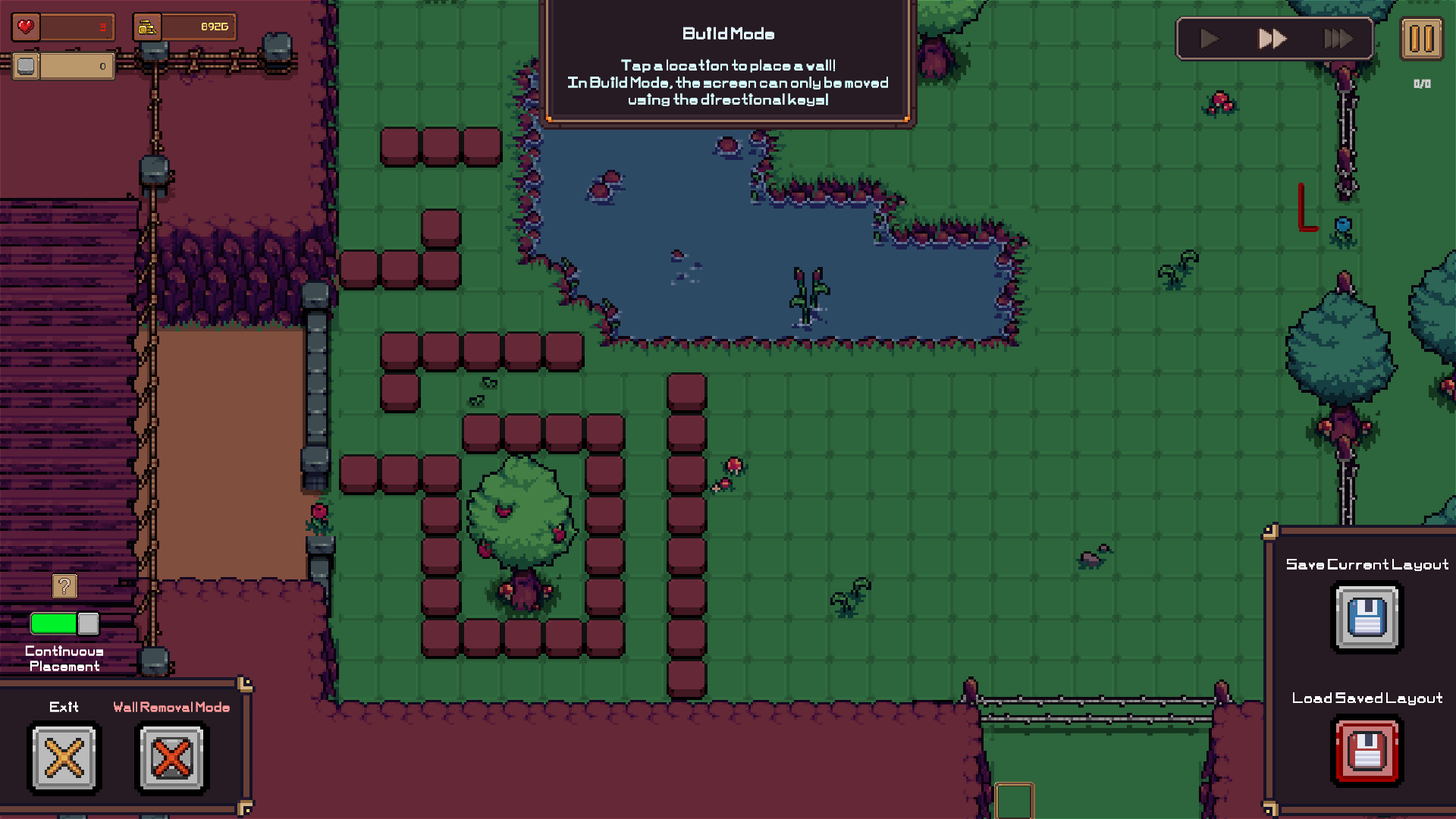1456x819 pixels.
Task: Click the Load Saved Layout red floppy disk icon
Action: click(x=1367, y=751)
